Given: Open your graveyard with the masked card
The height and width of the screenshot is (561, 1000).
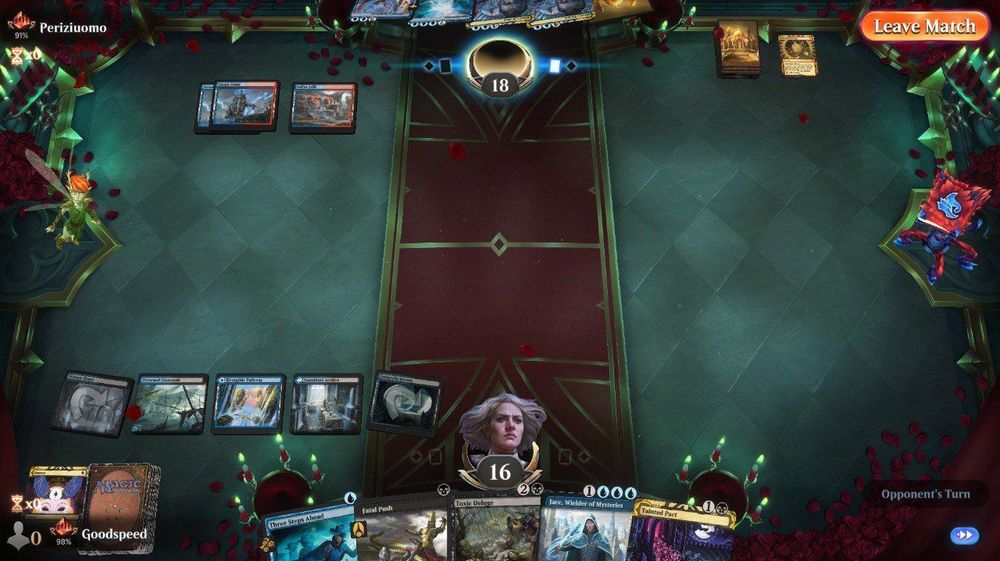Looking at the screenshot, I should (x=55, y=492).
